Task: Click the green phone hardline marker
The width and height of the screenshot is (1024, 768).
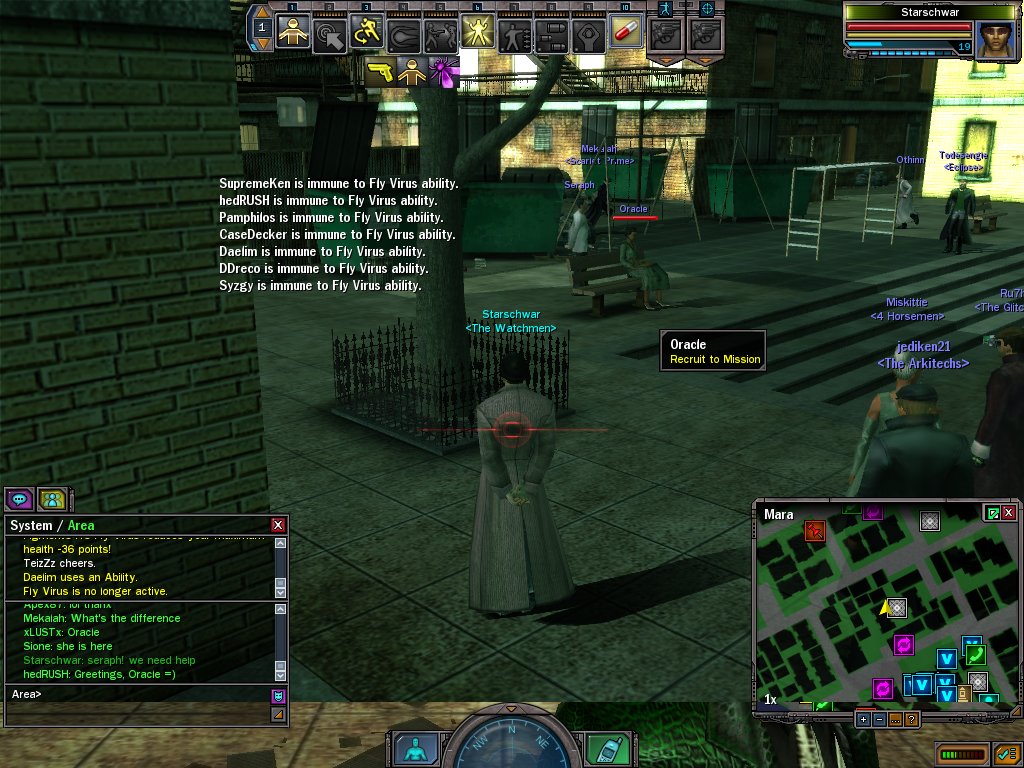Action: [x=975, y=656]
